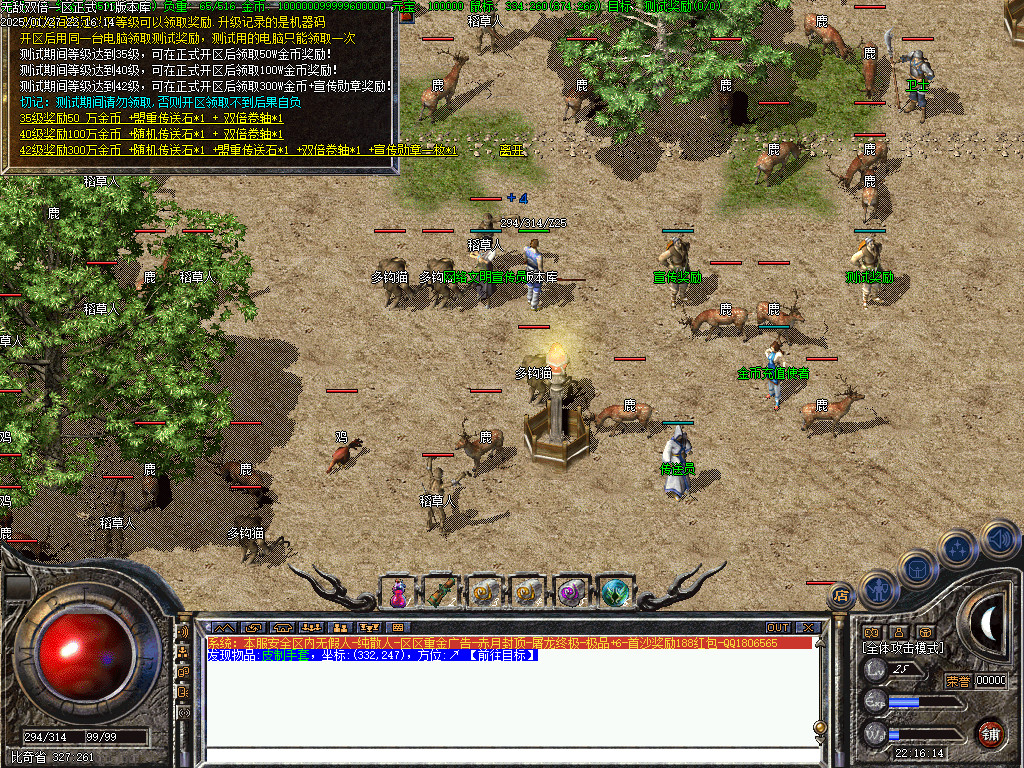Switch the 全体攻击模式 attack mode label

(901, 648)
